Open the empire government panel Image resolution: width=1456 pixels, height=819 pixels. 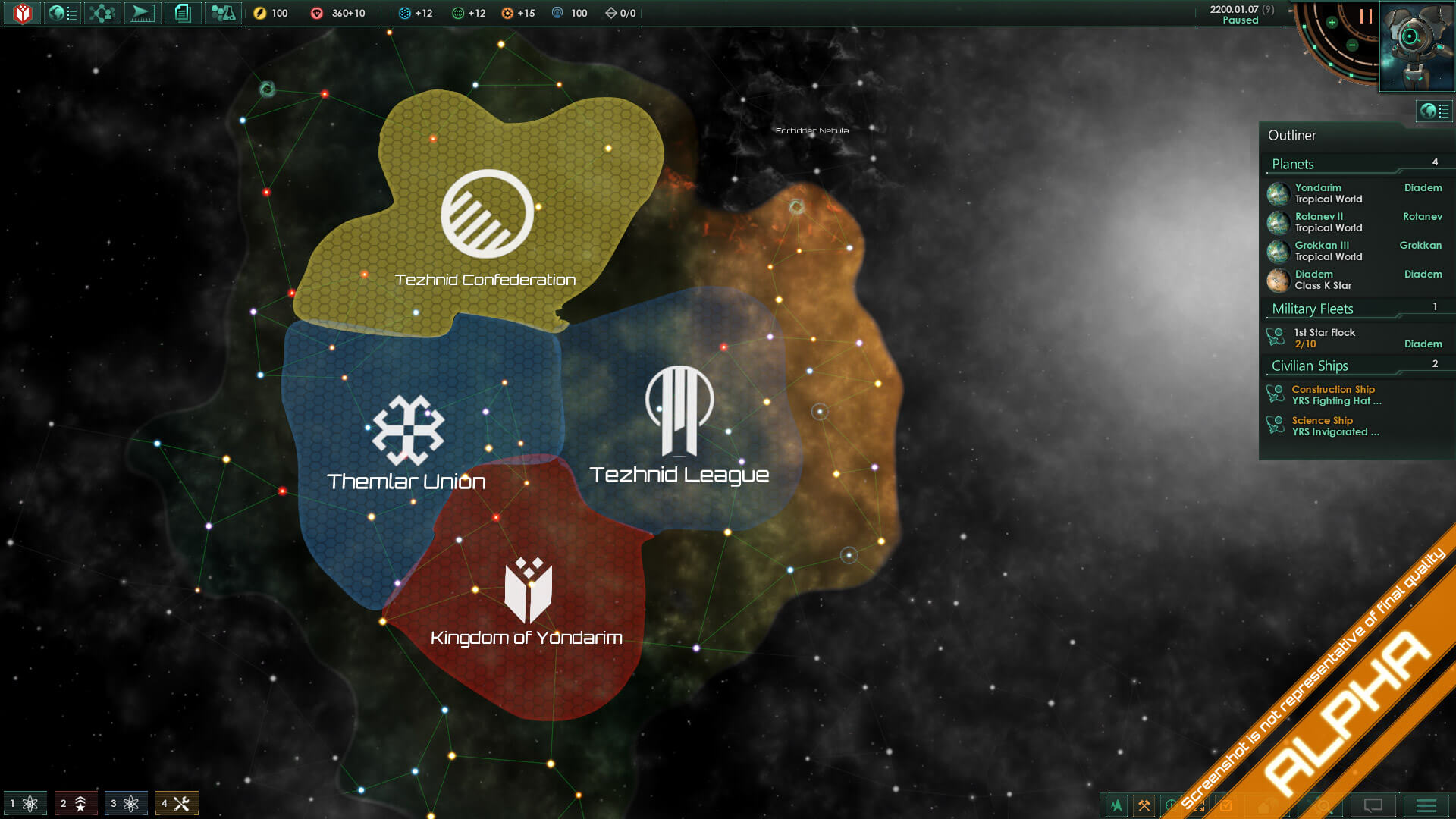[x=22, y=13]
